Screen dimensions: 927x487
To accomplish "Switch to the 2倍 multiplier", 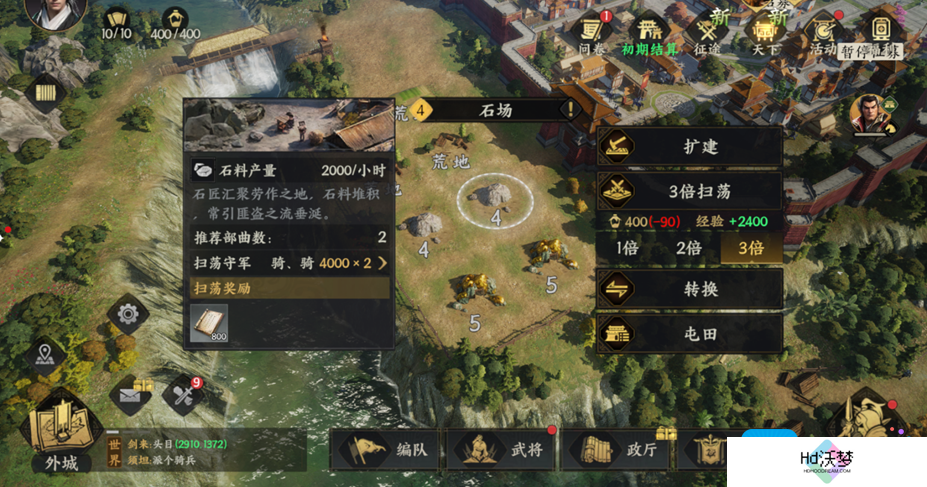I will [688, 248].
